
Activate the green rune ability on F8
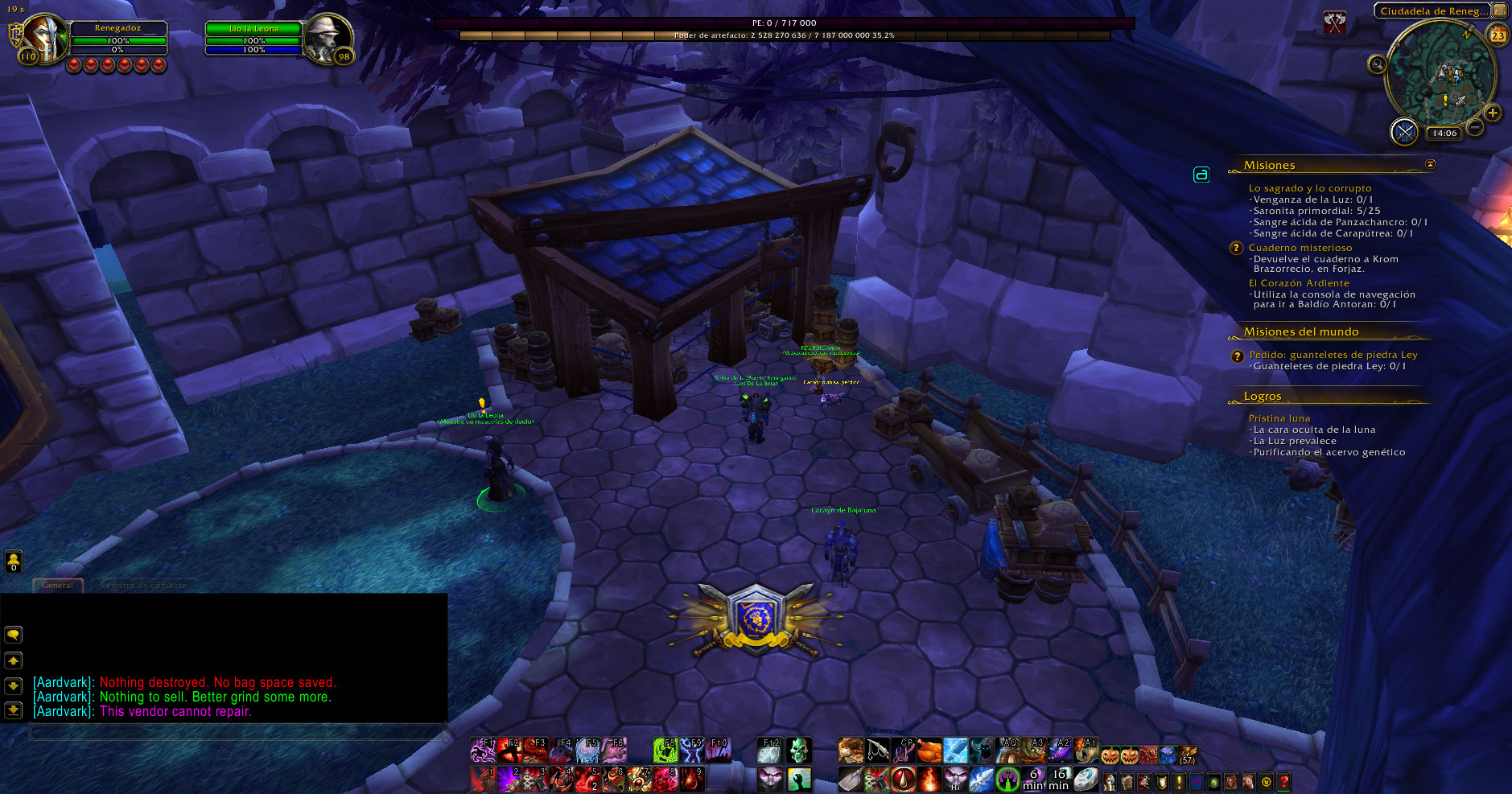(x=665, y=751)
